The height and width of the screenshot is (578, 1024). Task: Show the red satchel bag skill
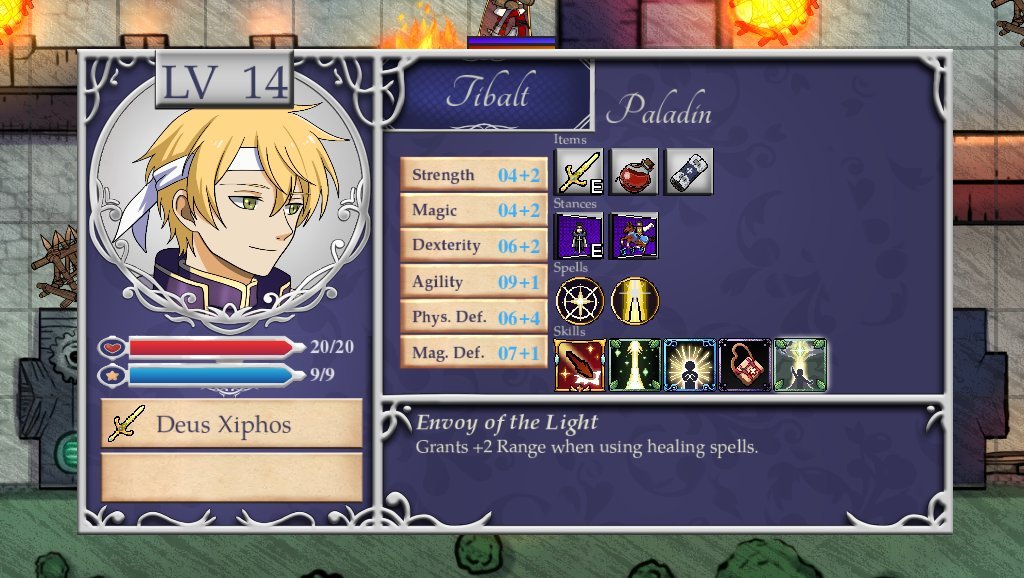click(x=745, y=365)
